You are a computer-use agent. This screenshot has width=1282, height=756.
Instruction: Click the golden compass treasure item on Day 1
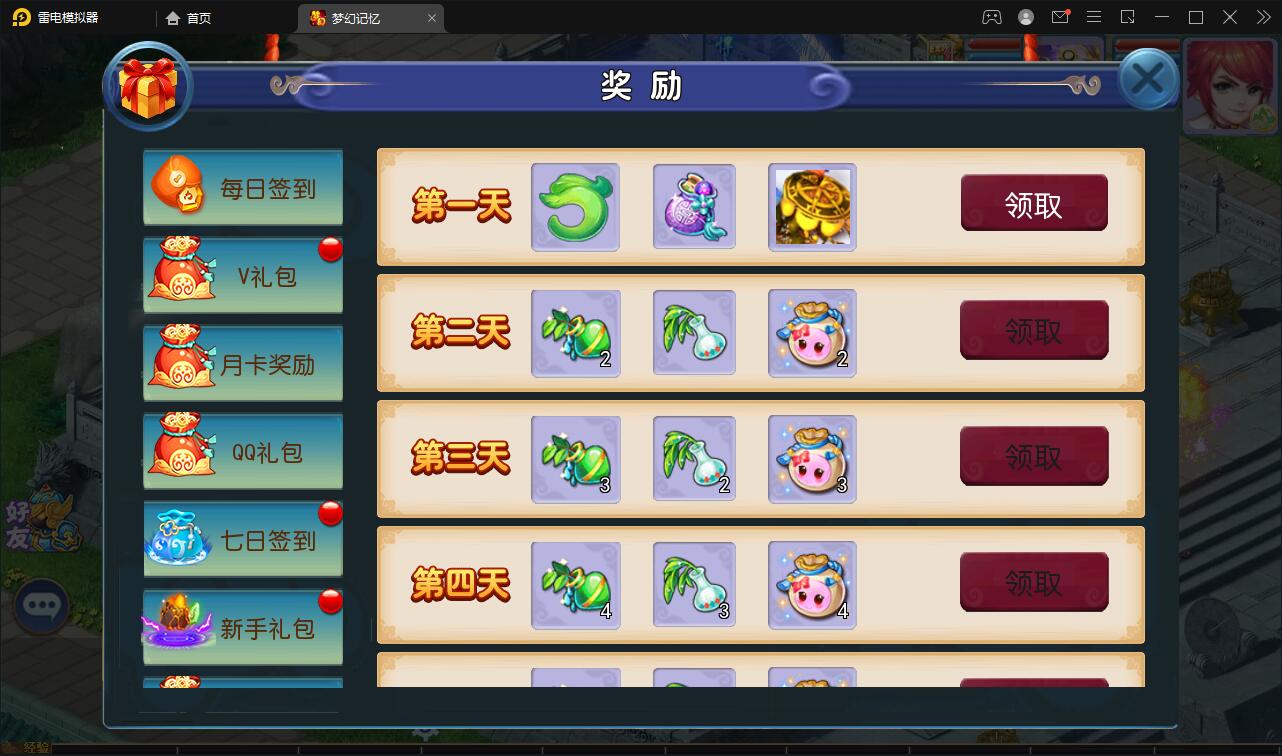pyautogui.click(x=811, y=206)
